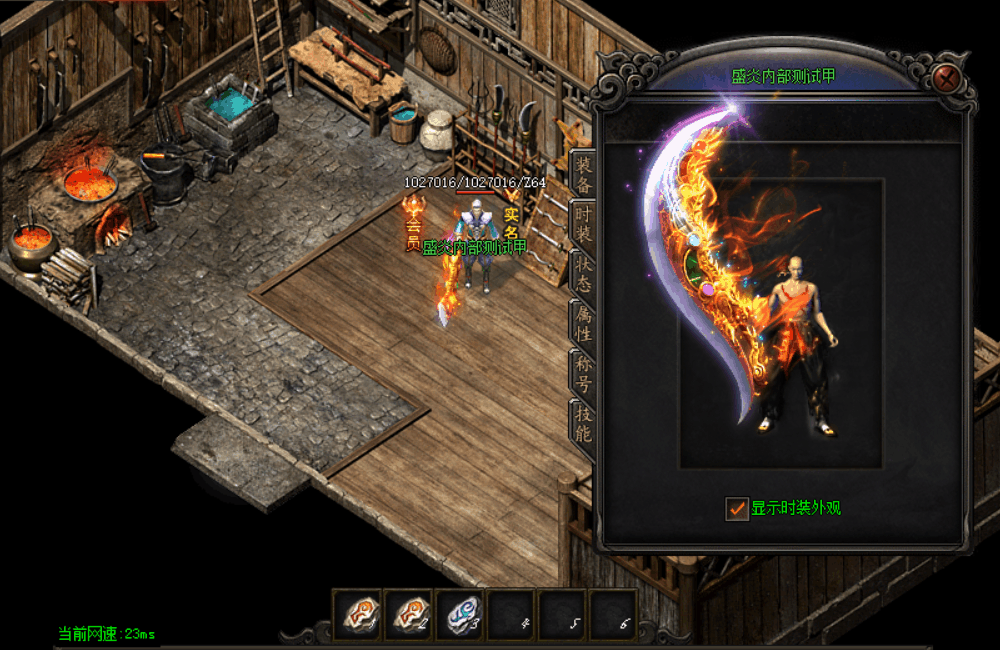This screenshot has height=650, width=1000.
Task: Open the 技能 skills tab
Action: (583, 423)
